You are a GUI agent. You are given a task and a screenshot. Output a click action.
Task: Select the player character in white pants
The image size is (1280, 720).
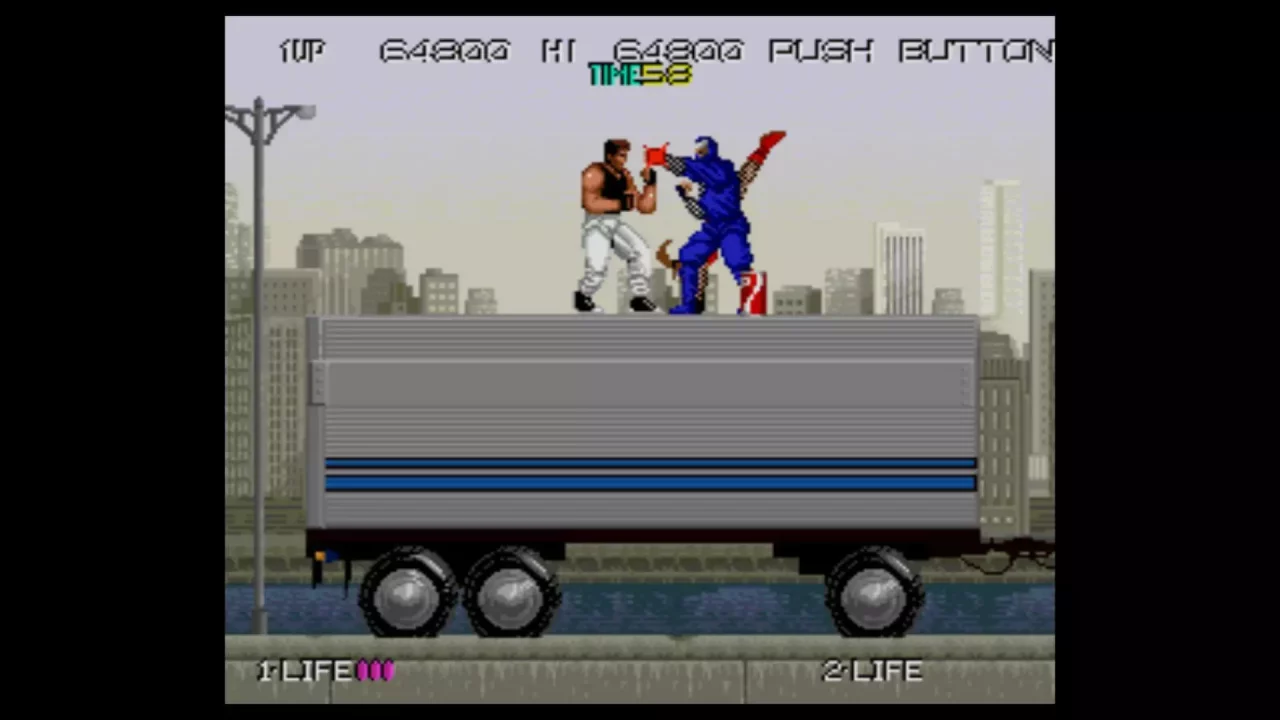click(x=610, y=220)
